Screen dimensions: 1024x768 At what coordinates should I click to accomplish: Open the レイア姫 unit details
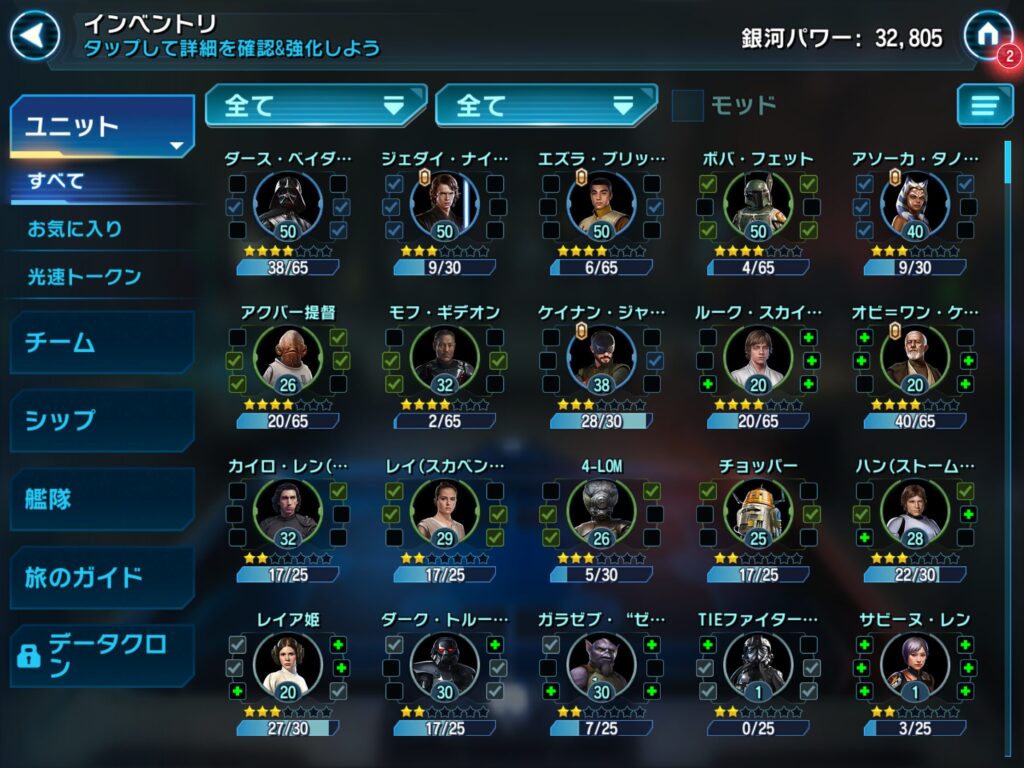pos(288,668)
